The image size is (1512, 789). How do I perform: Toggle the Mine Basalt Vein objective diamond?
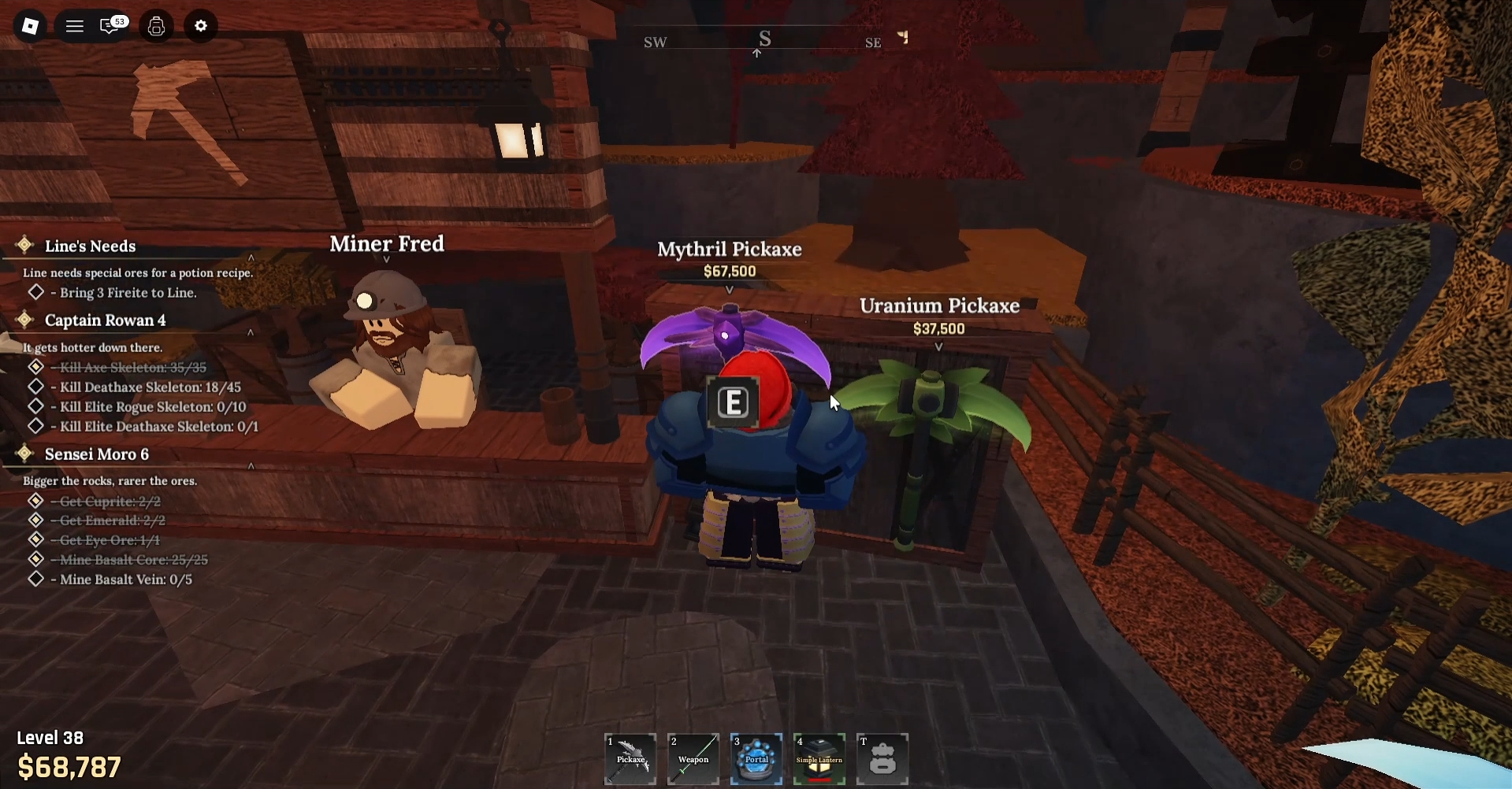tap(36, 579)
